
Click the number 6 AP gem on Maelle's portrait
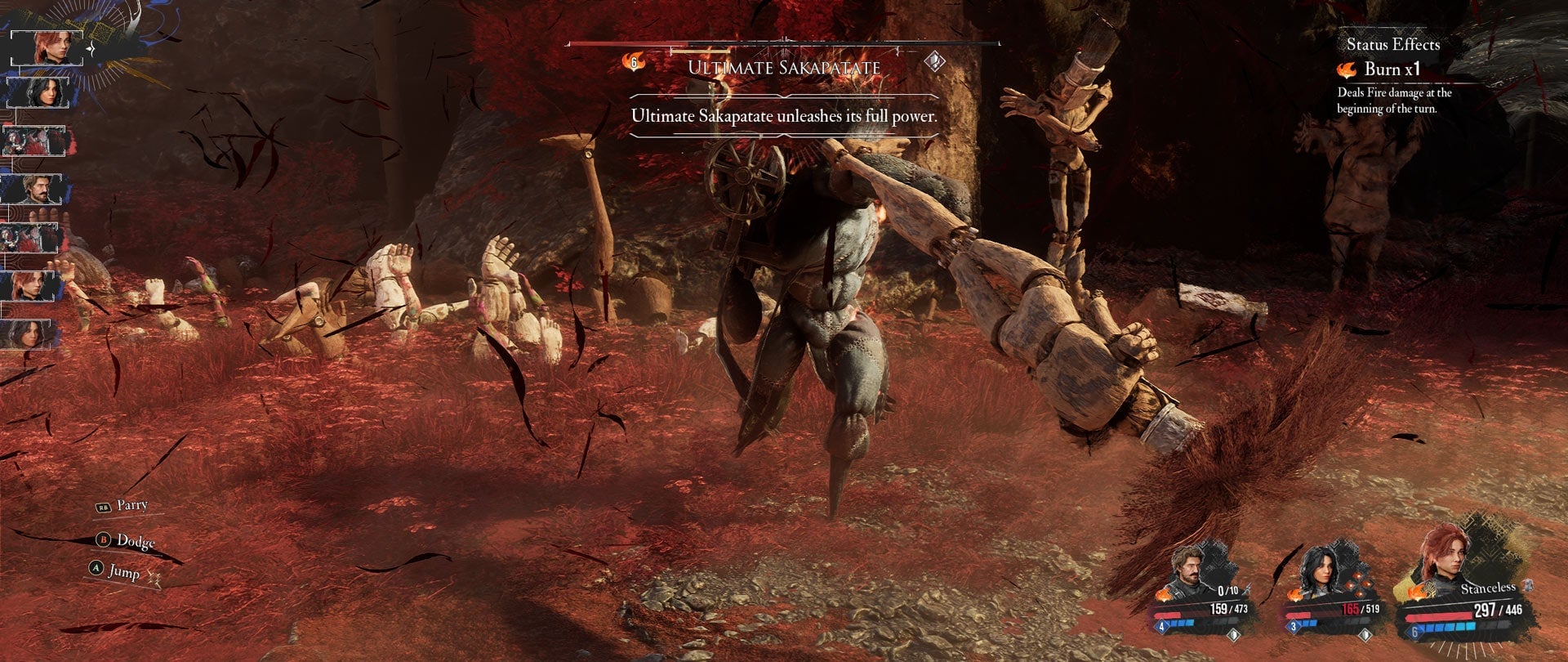pos(1414,633)
